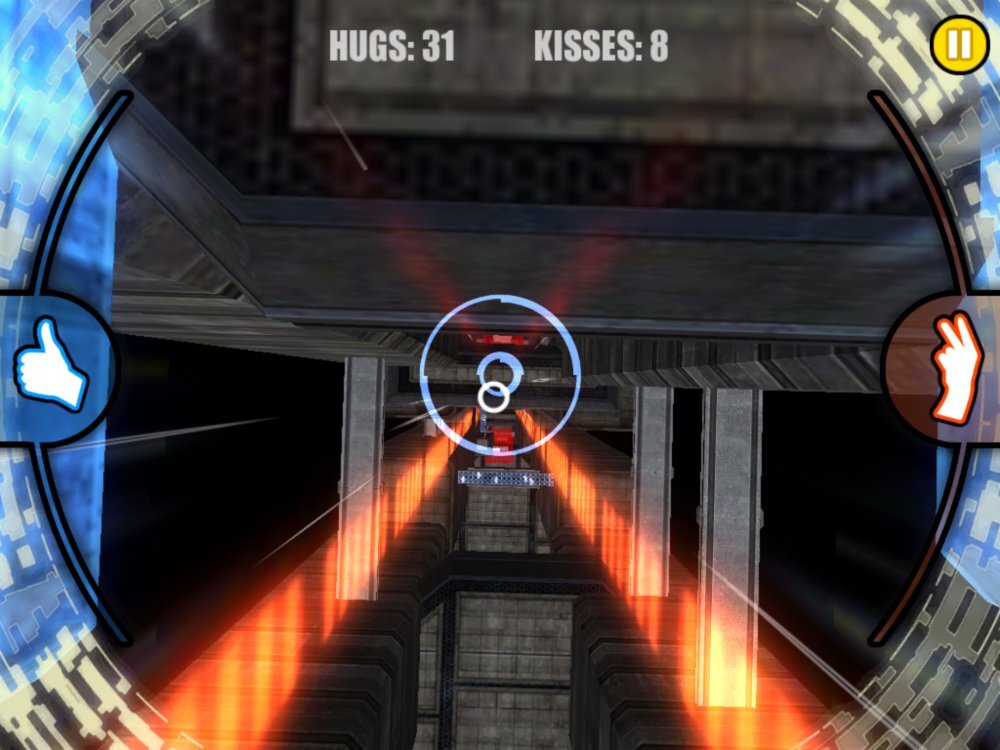Screen dimensions: 1000x750
Task: Tap the blue thumbs-up hand button
Action: (50, 364)
